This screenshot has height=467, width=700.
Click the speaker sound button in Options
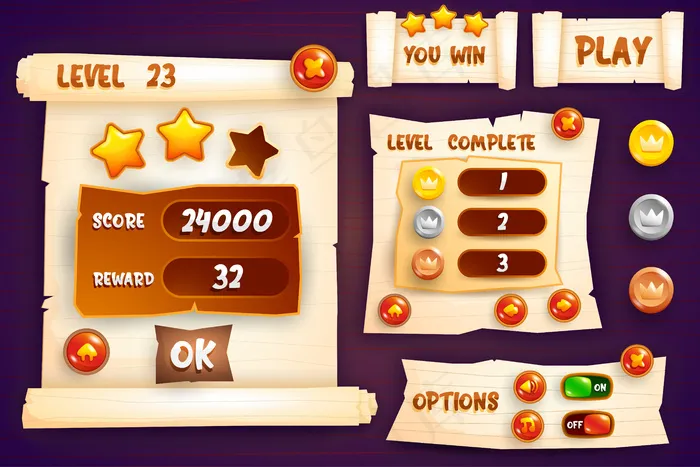[529, 386]
